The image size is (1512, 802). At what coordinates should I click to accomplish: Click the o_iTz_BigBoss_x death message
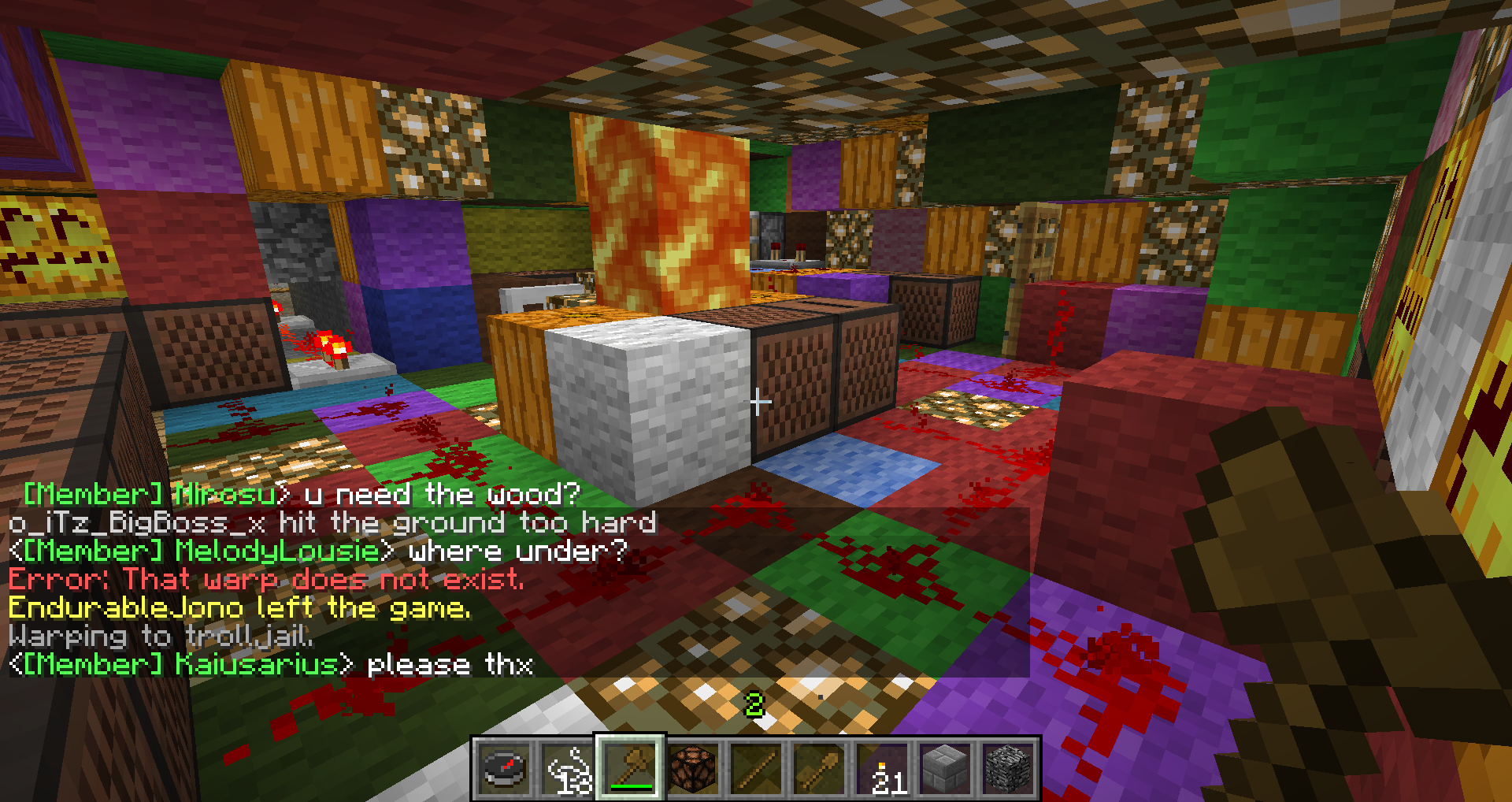click(331, 522)
